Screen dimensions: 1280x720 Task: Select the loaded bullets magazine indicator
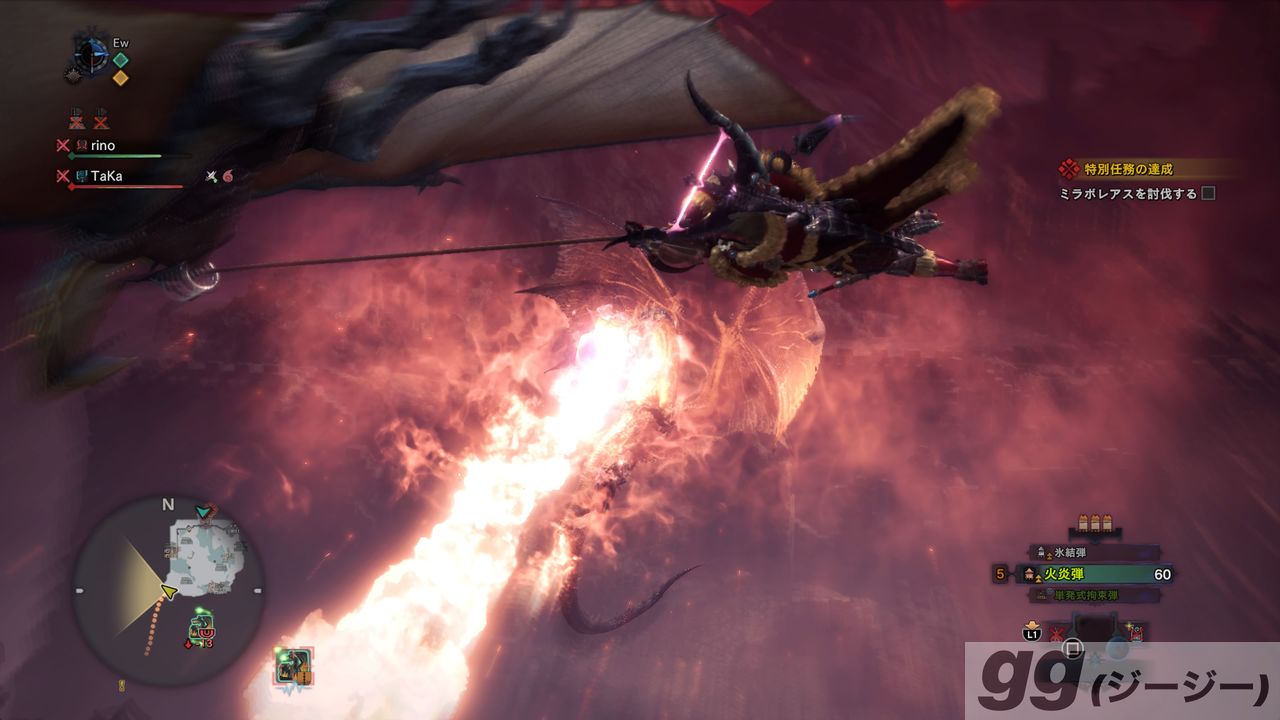1096,523
